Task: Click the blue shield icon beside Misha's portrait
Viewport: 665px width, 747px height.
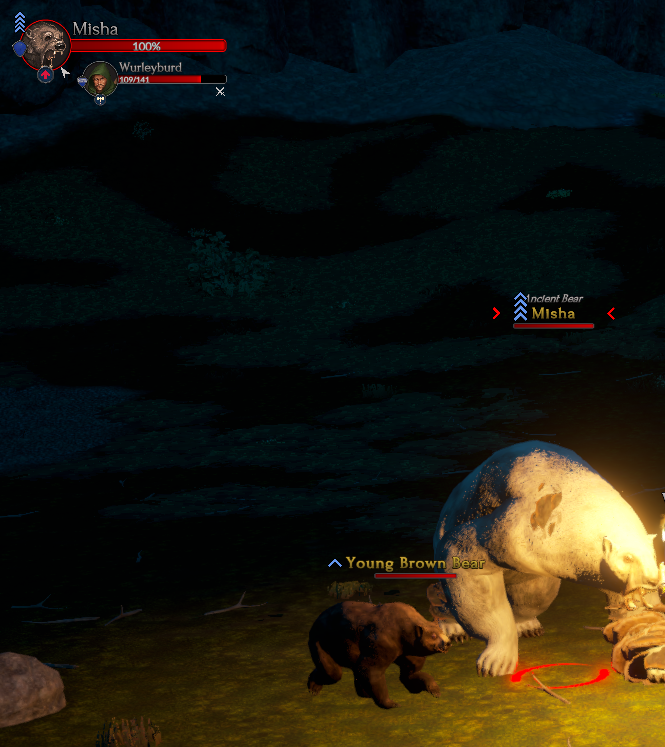Action: pos(19,49)
